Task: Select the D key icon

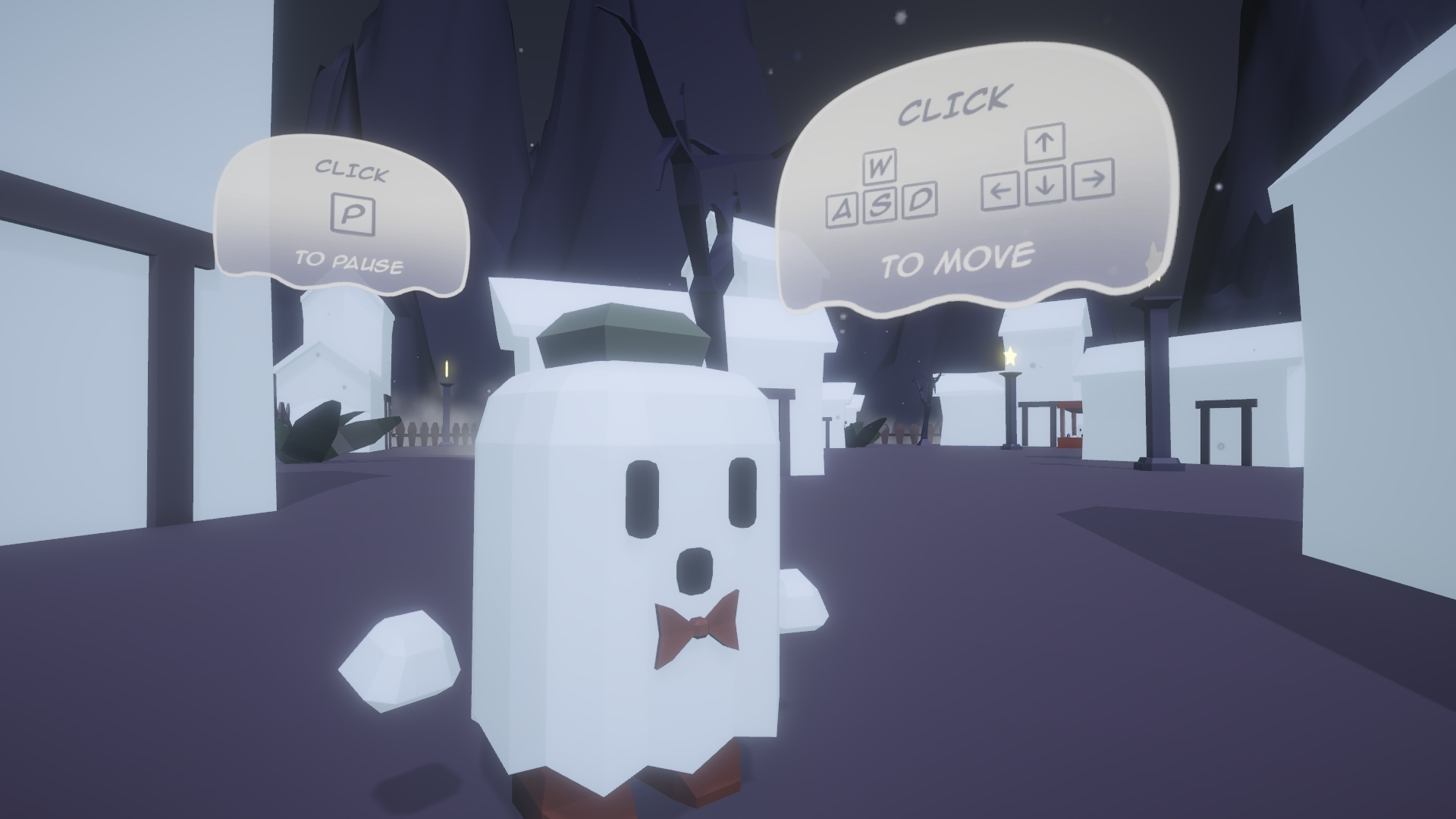Action: [919, 202]
